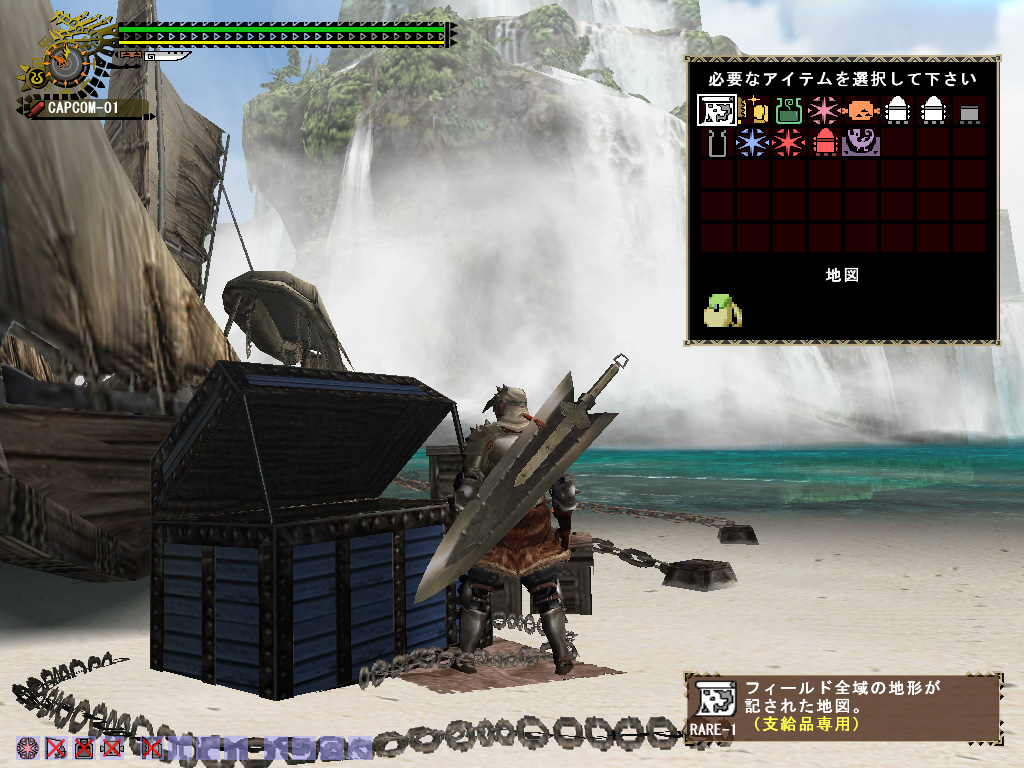Select the map item in the supply box
The height and width of the screenshot is (768, 1024).
tap(717, 110)
